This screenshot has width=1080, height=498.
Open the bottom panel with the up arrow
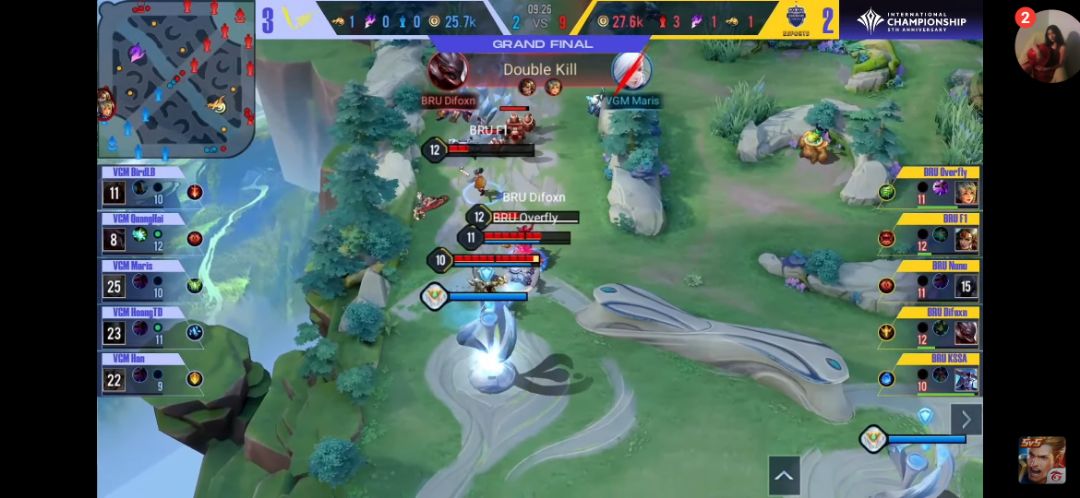(x=784, y=475)
